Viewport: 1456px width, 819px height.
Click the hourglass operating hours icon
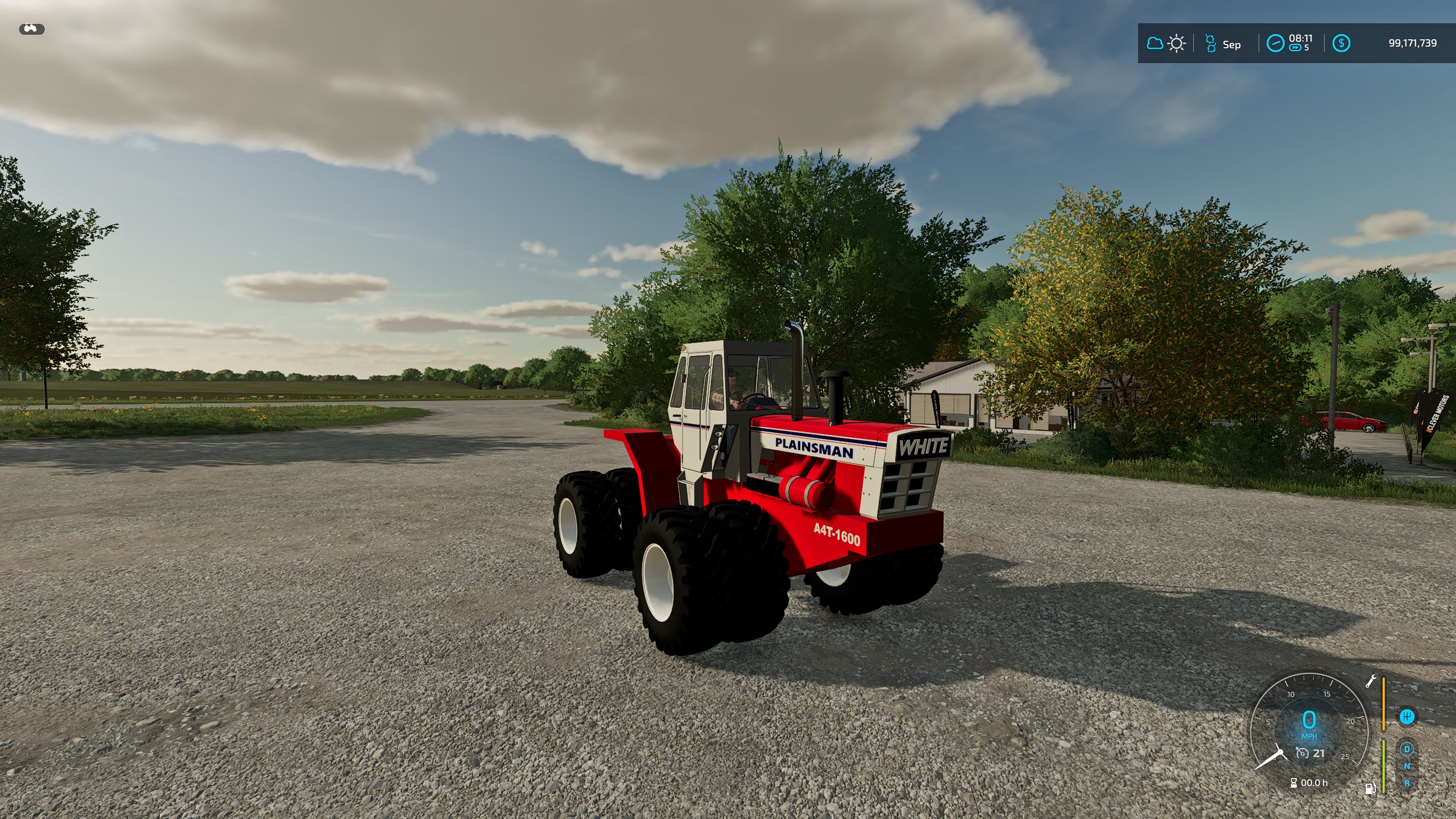[x=1293, y=784]
